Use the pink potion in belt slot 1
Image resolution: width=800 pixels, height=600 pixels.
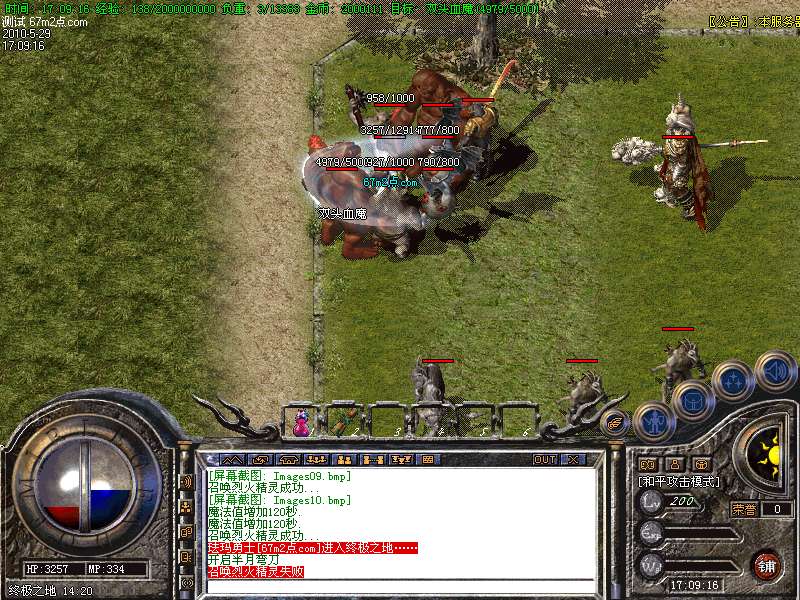[300, 423]
